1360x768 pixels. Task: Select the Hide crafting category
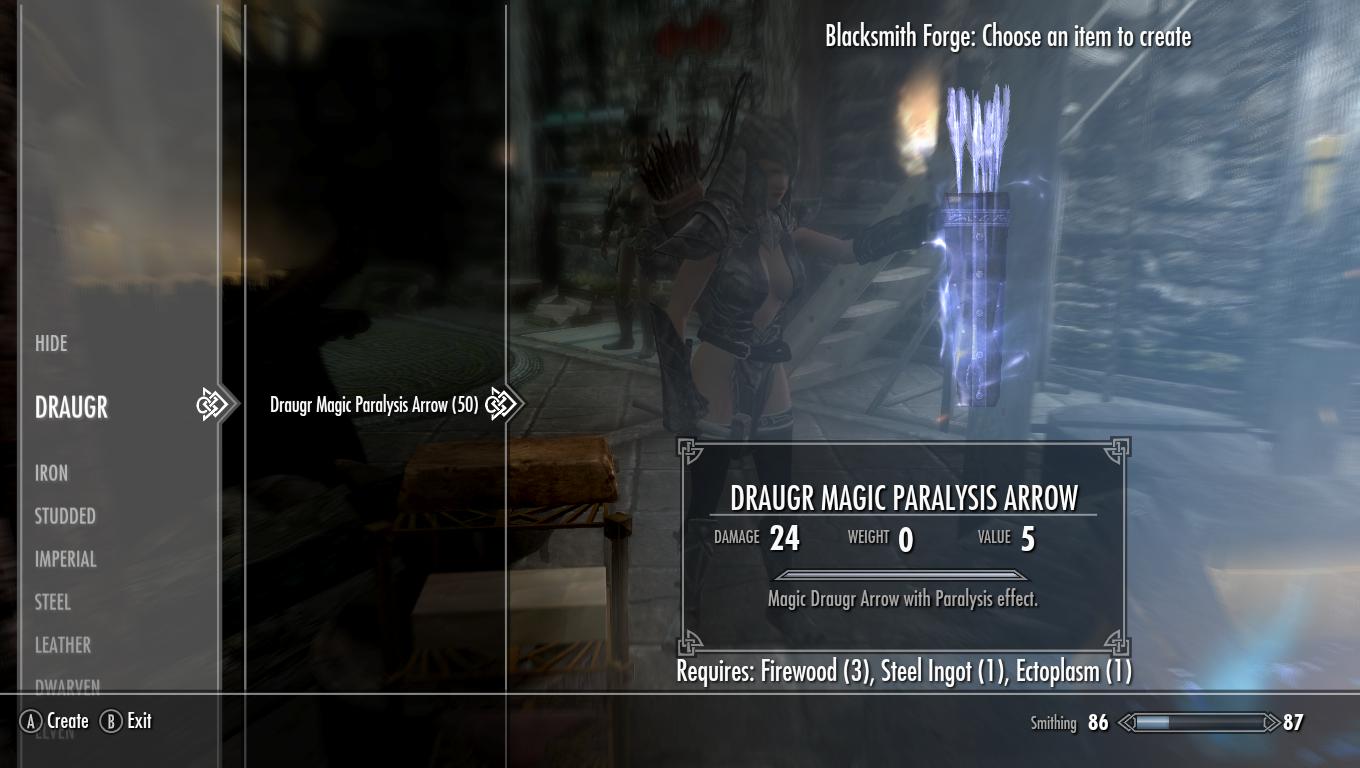[x=52, y=344]
